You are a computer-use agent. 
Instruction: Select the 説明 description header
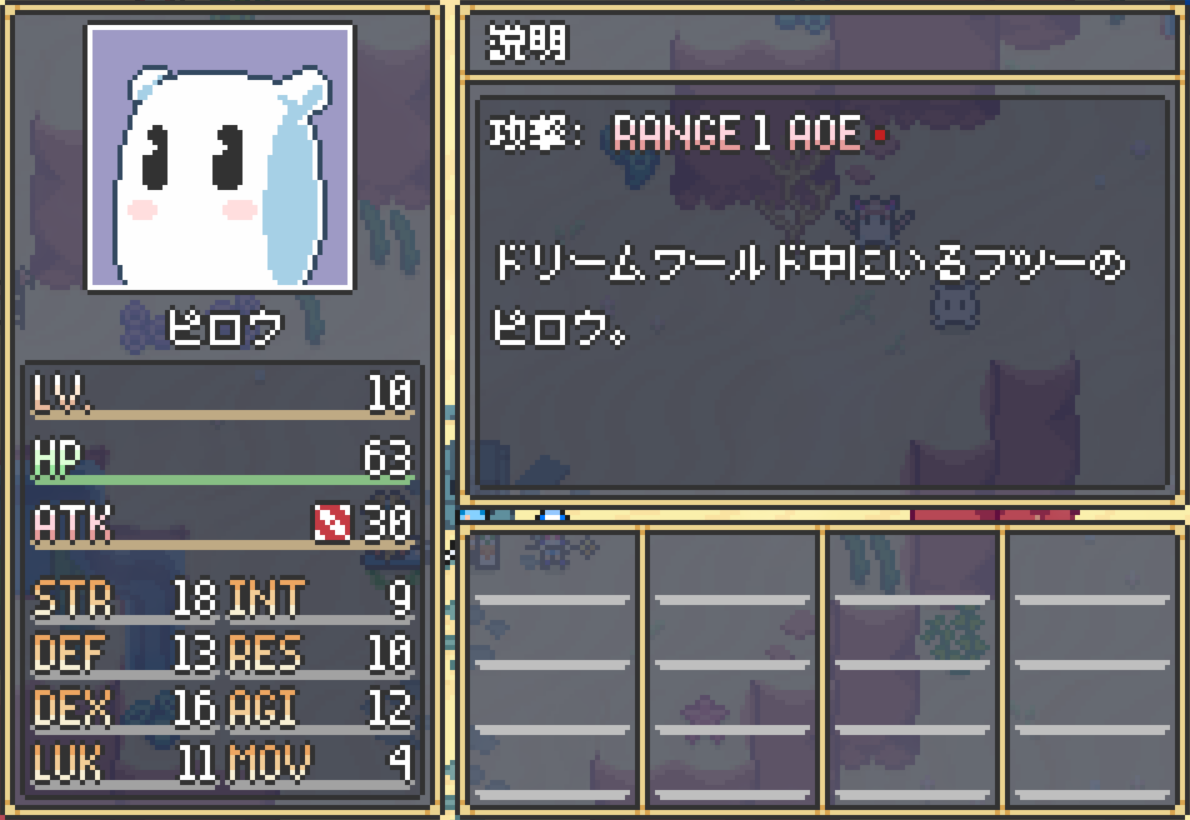(528, 44)
